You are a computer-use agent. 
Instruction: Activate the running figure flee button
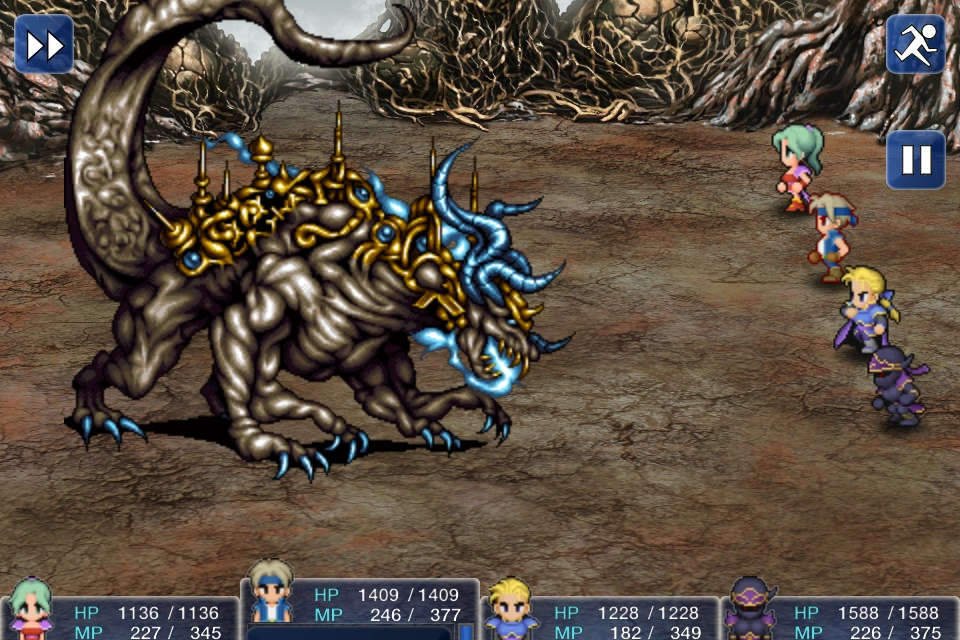[915, 44]
